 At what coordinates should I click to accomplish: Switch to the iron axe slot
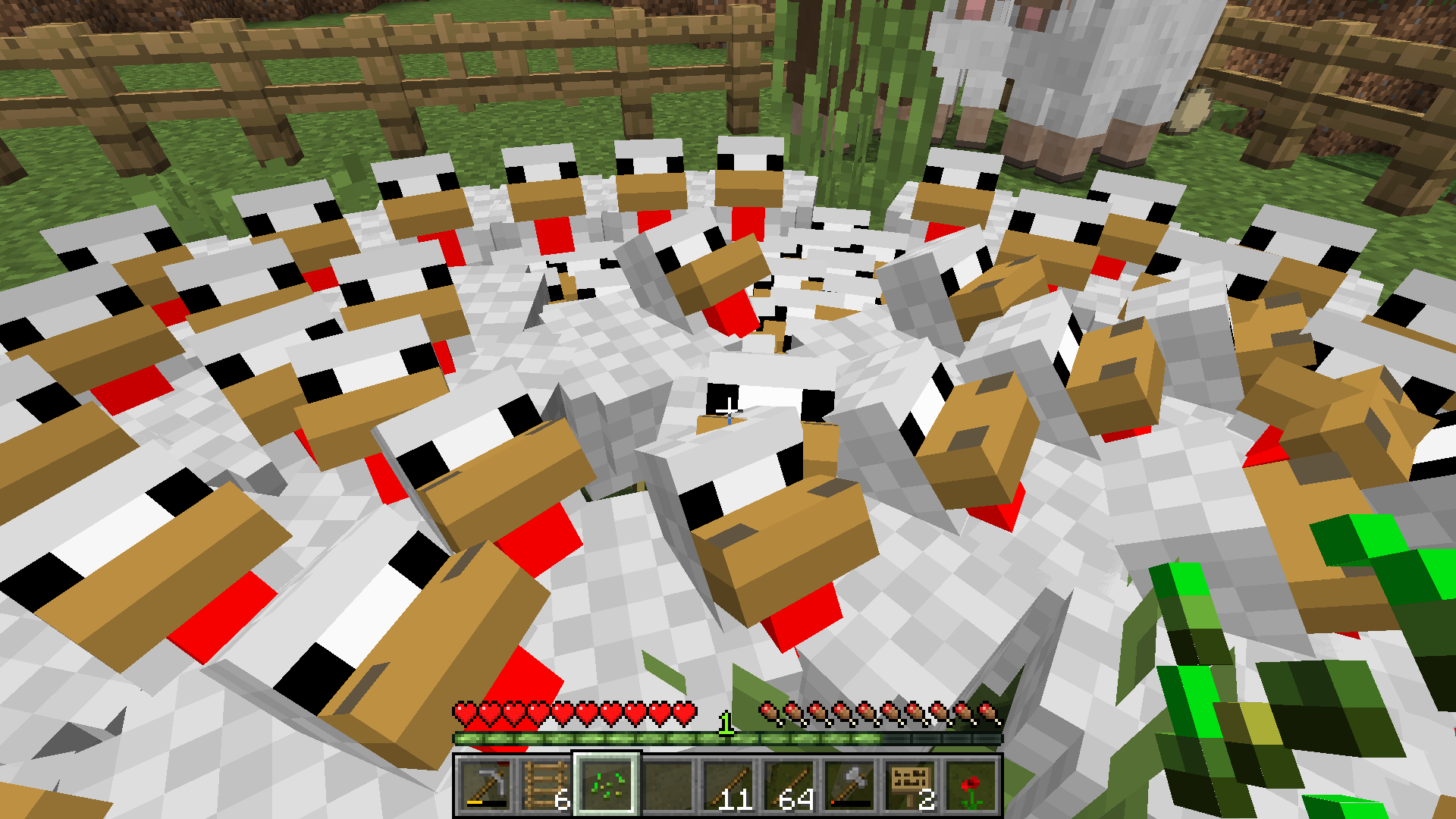[x=849, y=786]
